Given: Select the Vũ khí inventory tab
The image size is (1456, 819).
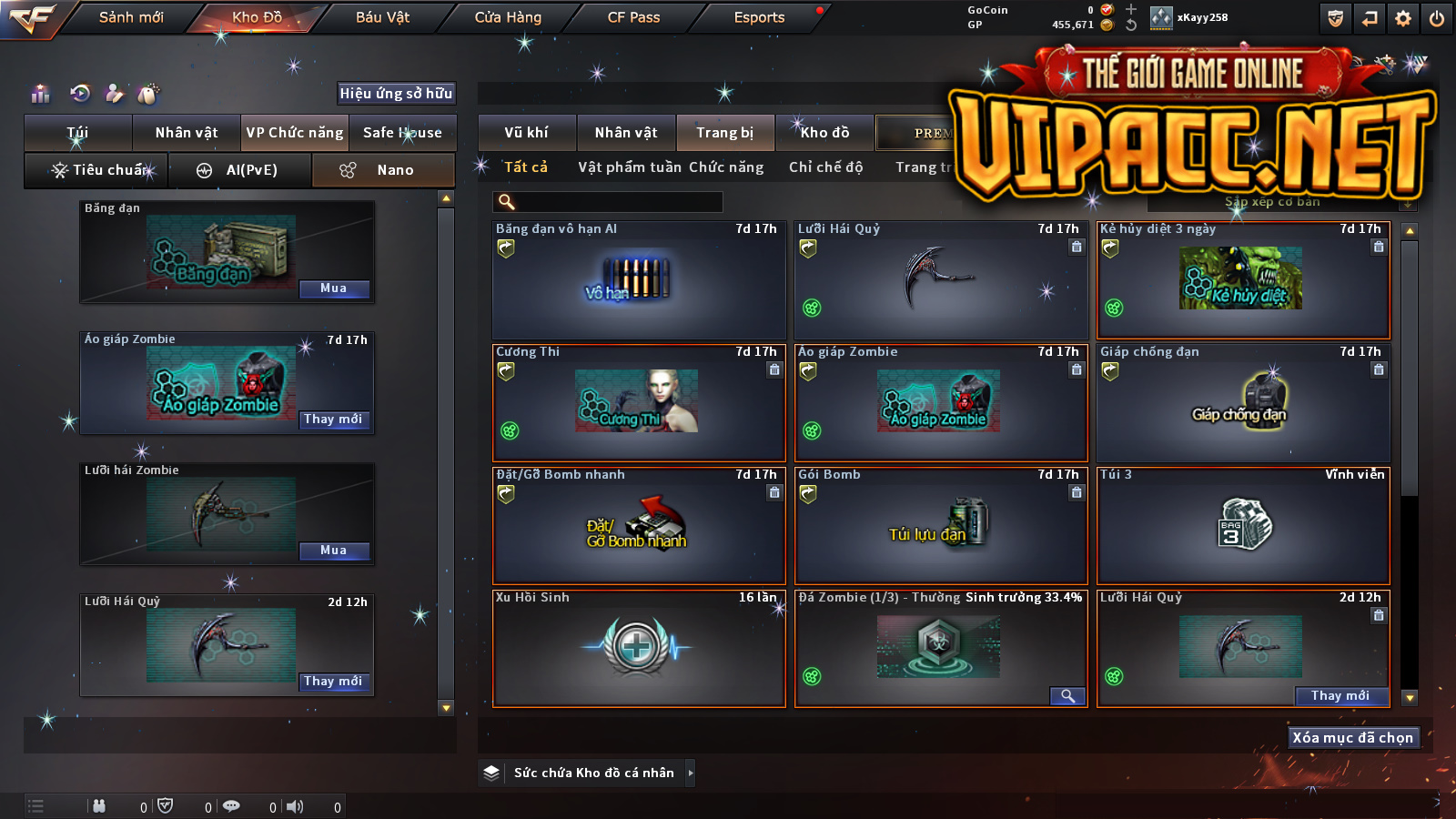Looking at the screenshot, I should click(x=526, y=133).
